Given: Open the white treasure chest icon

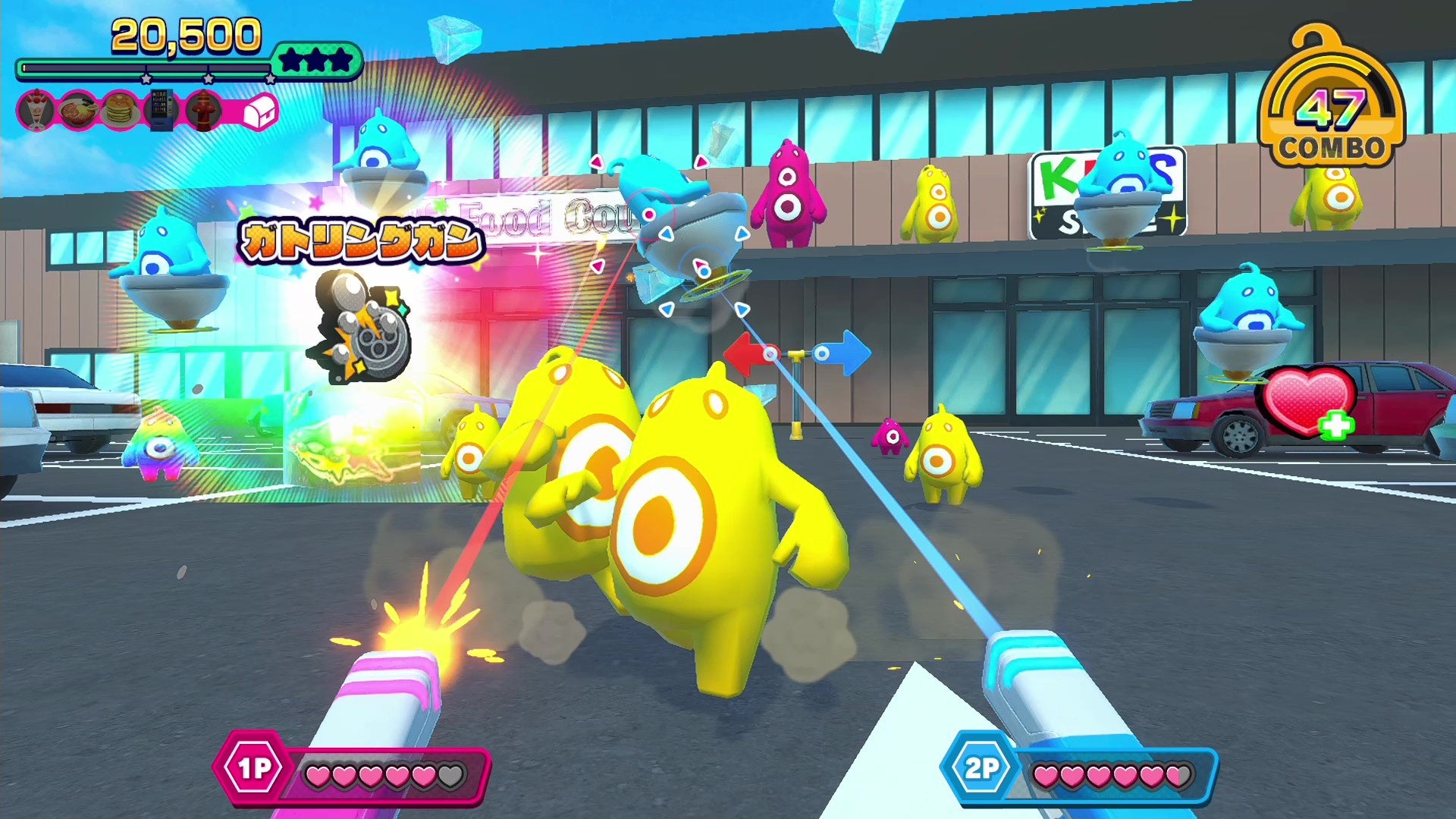Looking at the screenshot, I should (x=259, y=112).
